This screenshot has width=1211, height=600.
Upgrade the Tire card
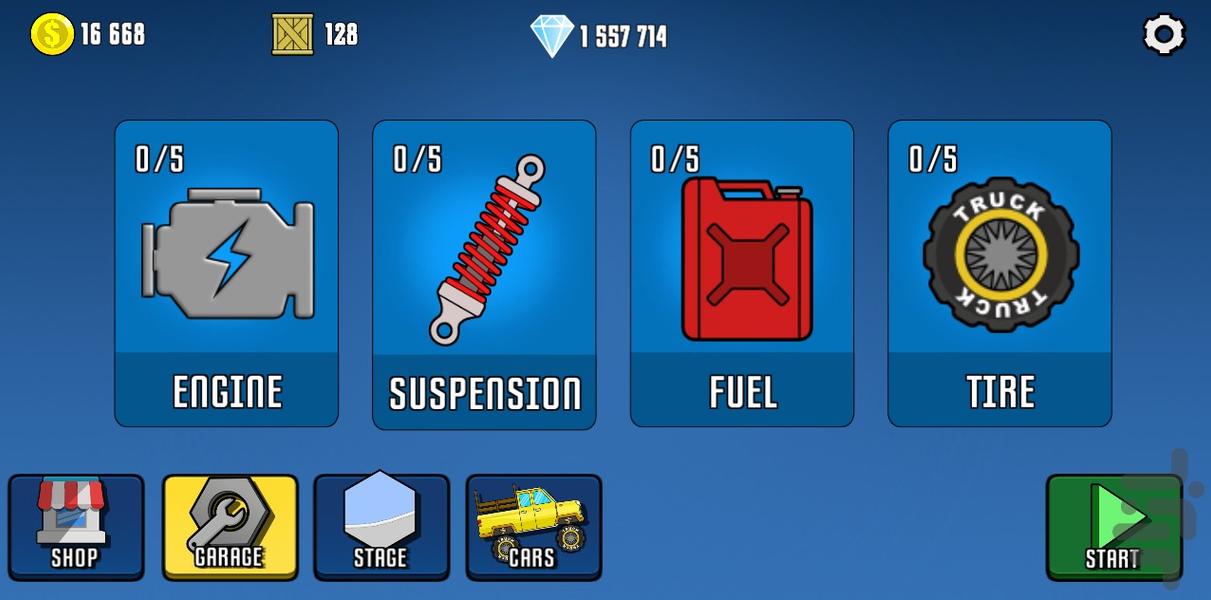pyautogui.click(x=1000, y=274)
